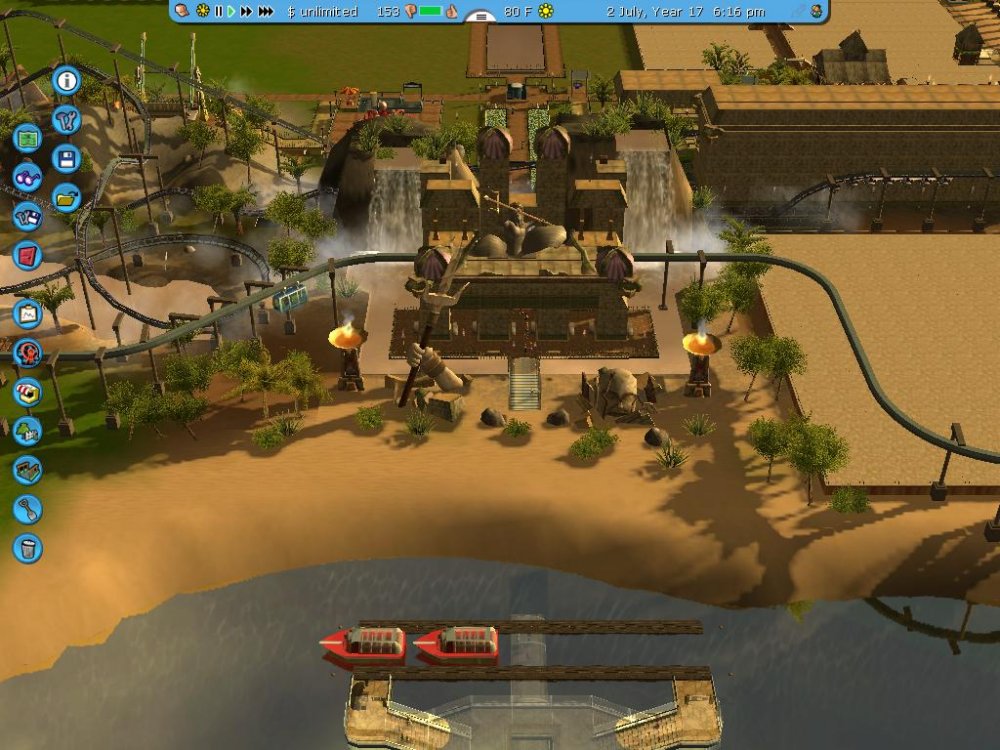1000x750 pixels.
Task: Open the Ferris wheel rides icon
Action: click(x=27, y=353)
